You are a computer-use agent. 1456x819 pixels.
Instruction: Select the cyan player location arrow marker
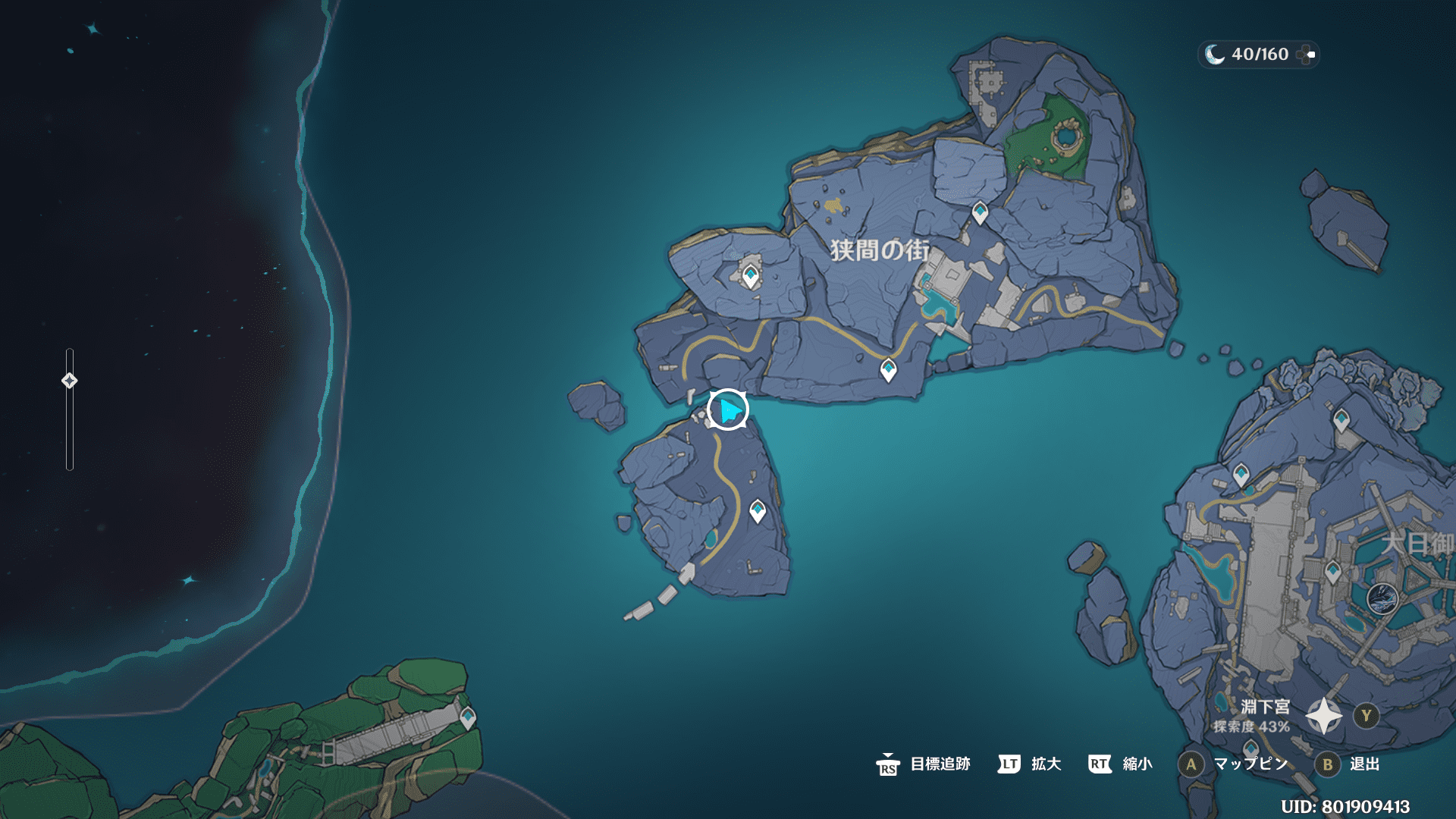click(729, 410)
